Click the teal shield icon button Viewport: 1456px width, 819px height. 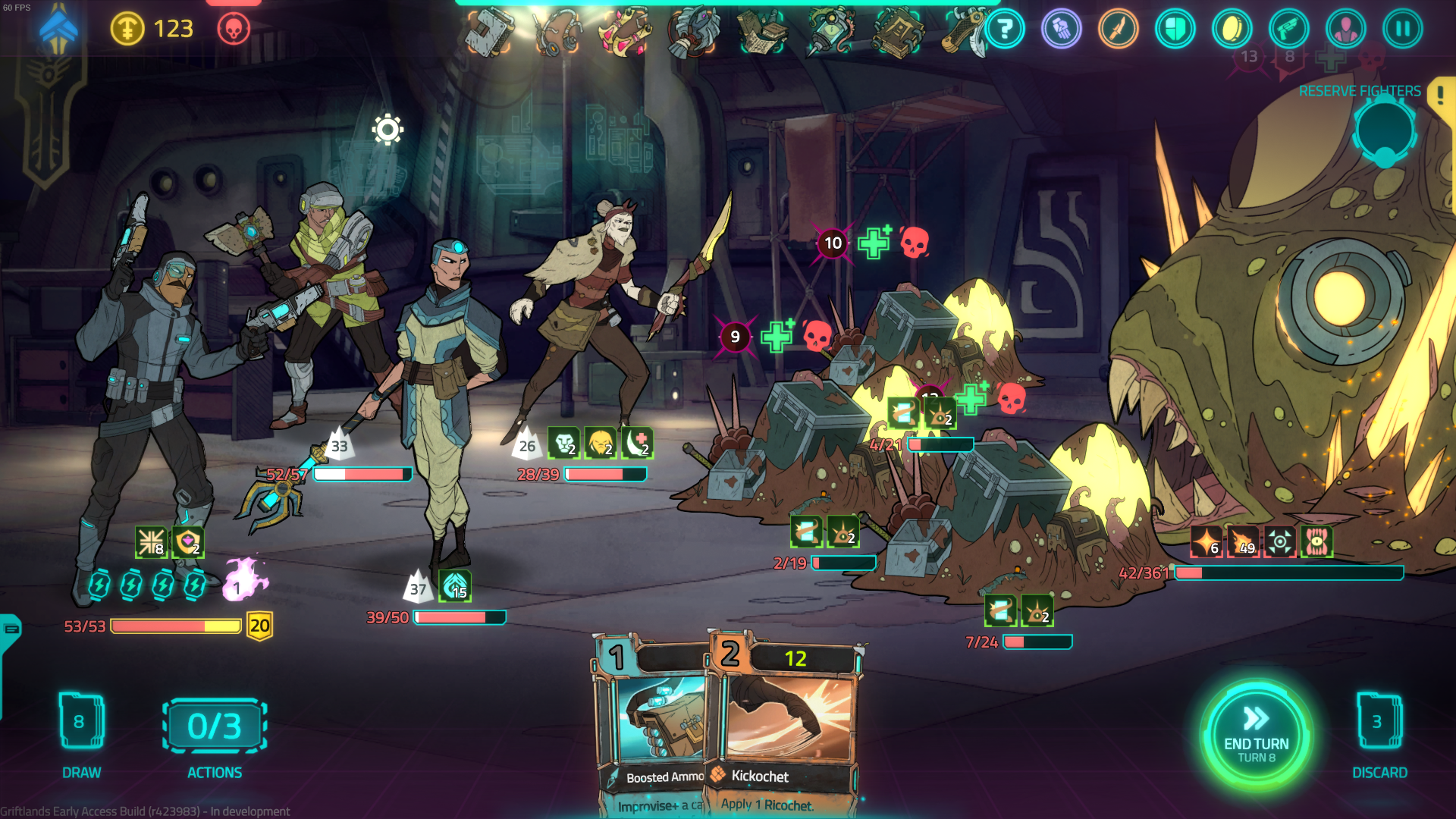[1175, 30]
